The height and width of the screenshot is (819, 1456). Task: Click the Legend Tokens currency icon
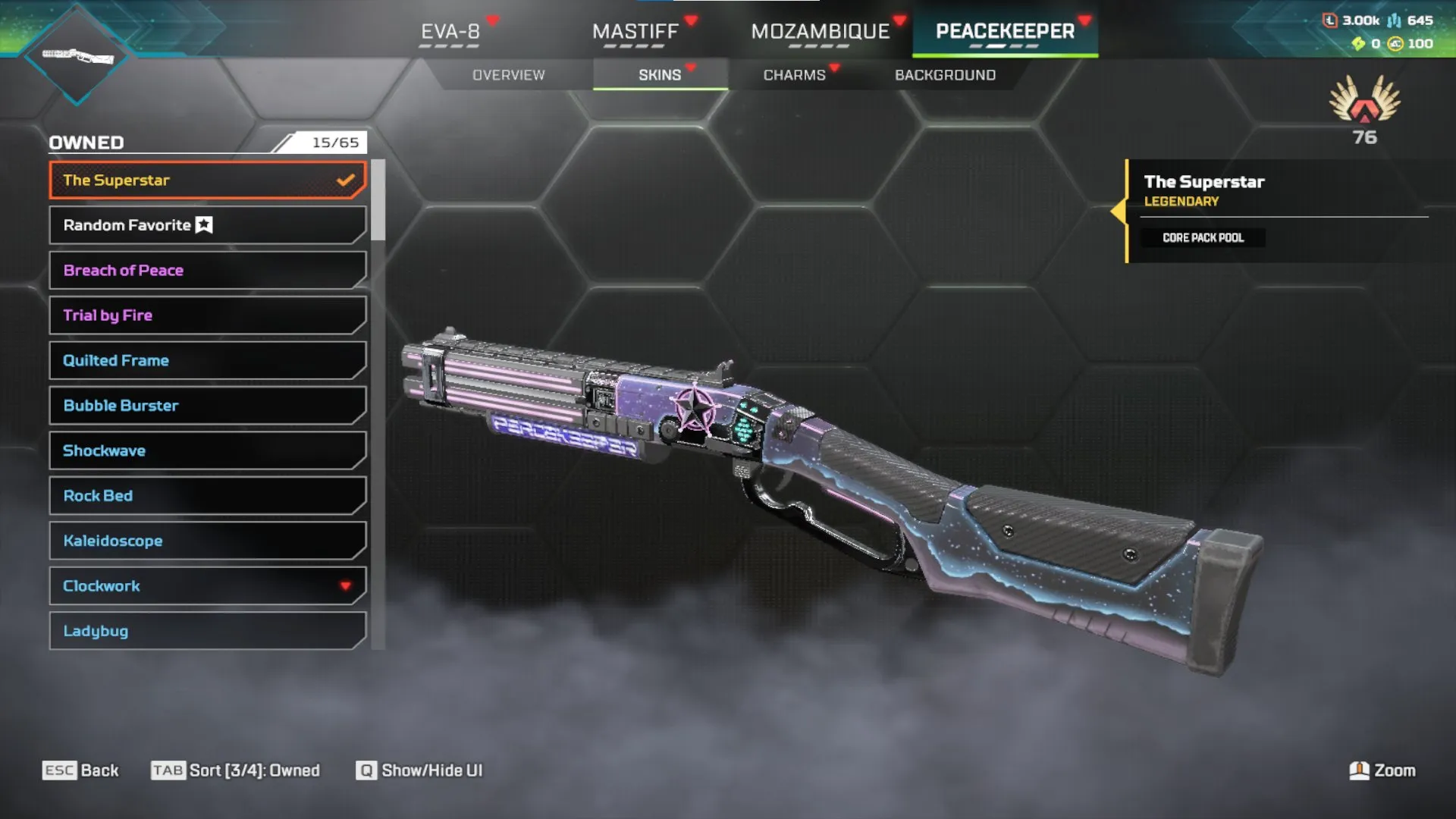(x=1330, y=20)
